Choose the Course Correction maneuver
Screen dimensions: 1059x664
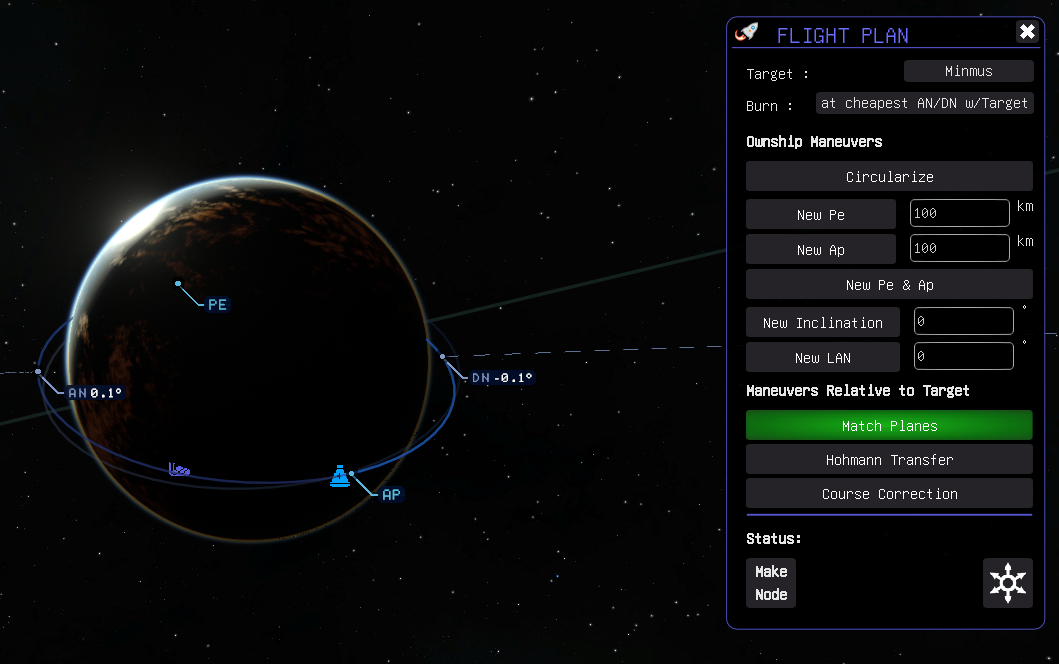889,493
